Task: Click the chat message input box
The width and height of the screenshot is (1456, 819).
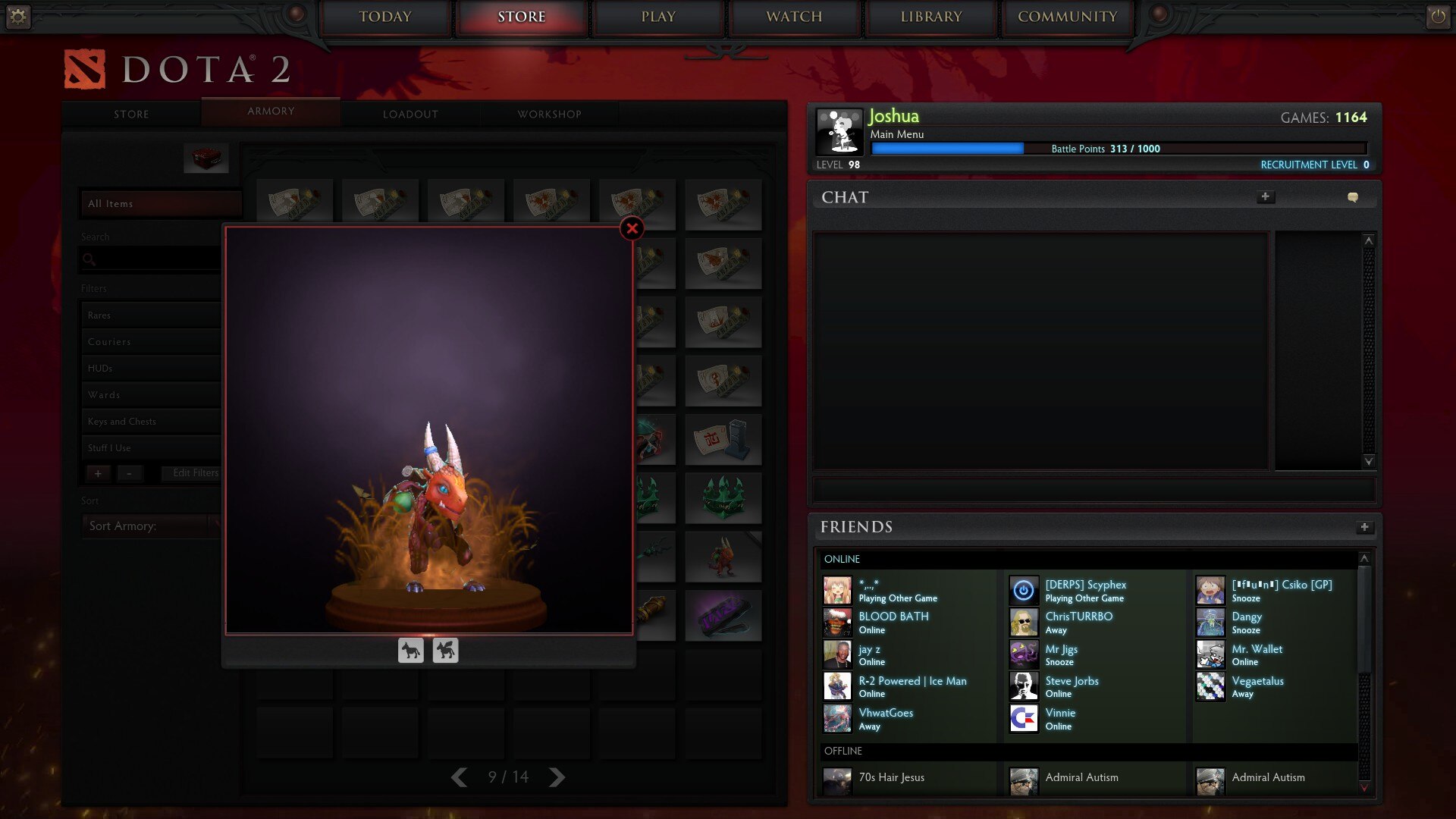Action: click(x=1094, y=490)
